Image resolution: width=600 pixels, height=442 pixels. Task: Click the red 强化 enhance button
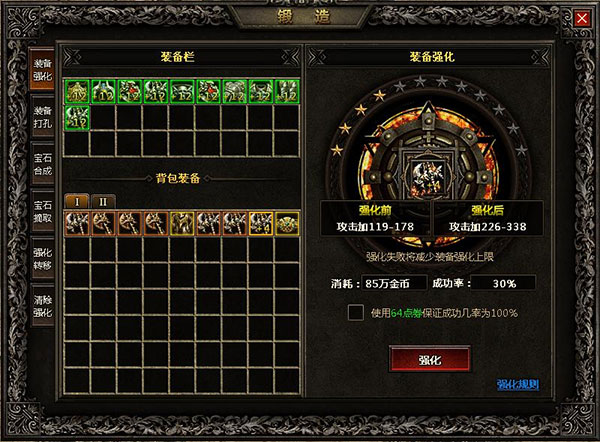[x=430, y=359]
